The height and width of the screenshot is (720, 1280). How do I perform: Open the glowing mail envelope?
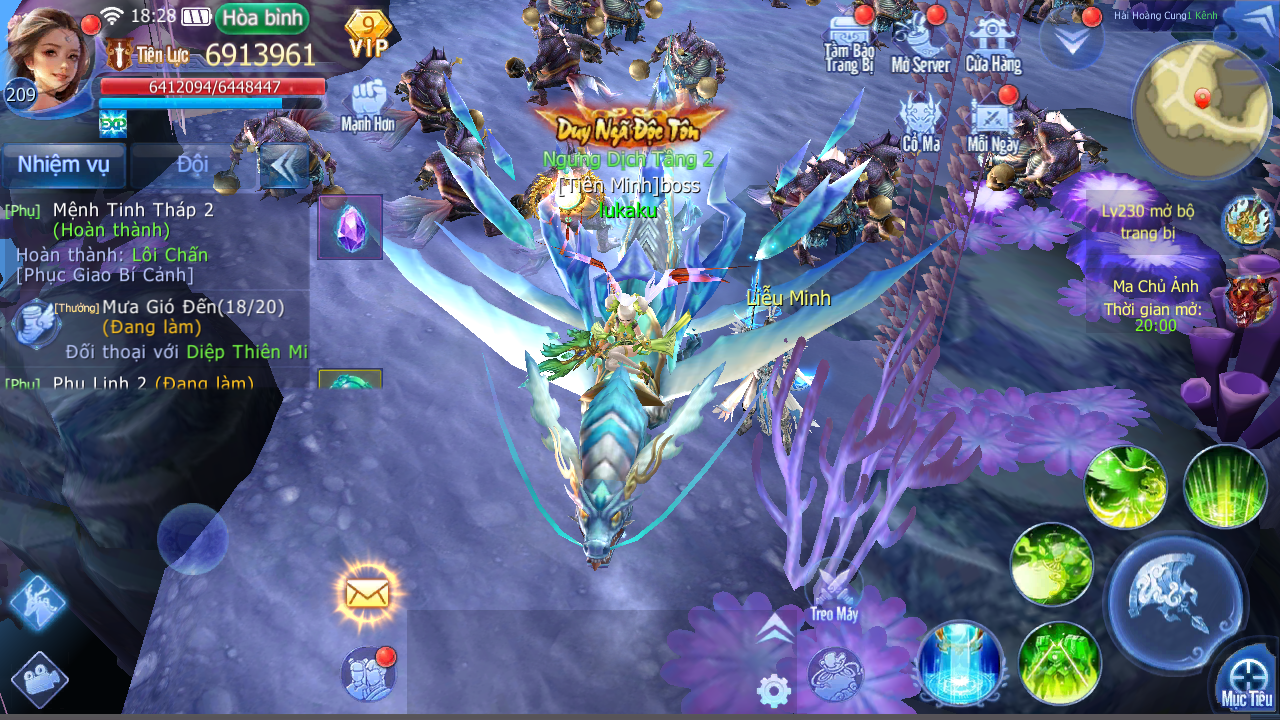click(x=367, y=593)
